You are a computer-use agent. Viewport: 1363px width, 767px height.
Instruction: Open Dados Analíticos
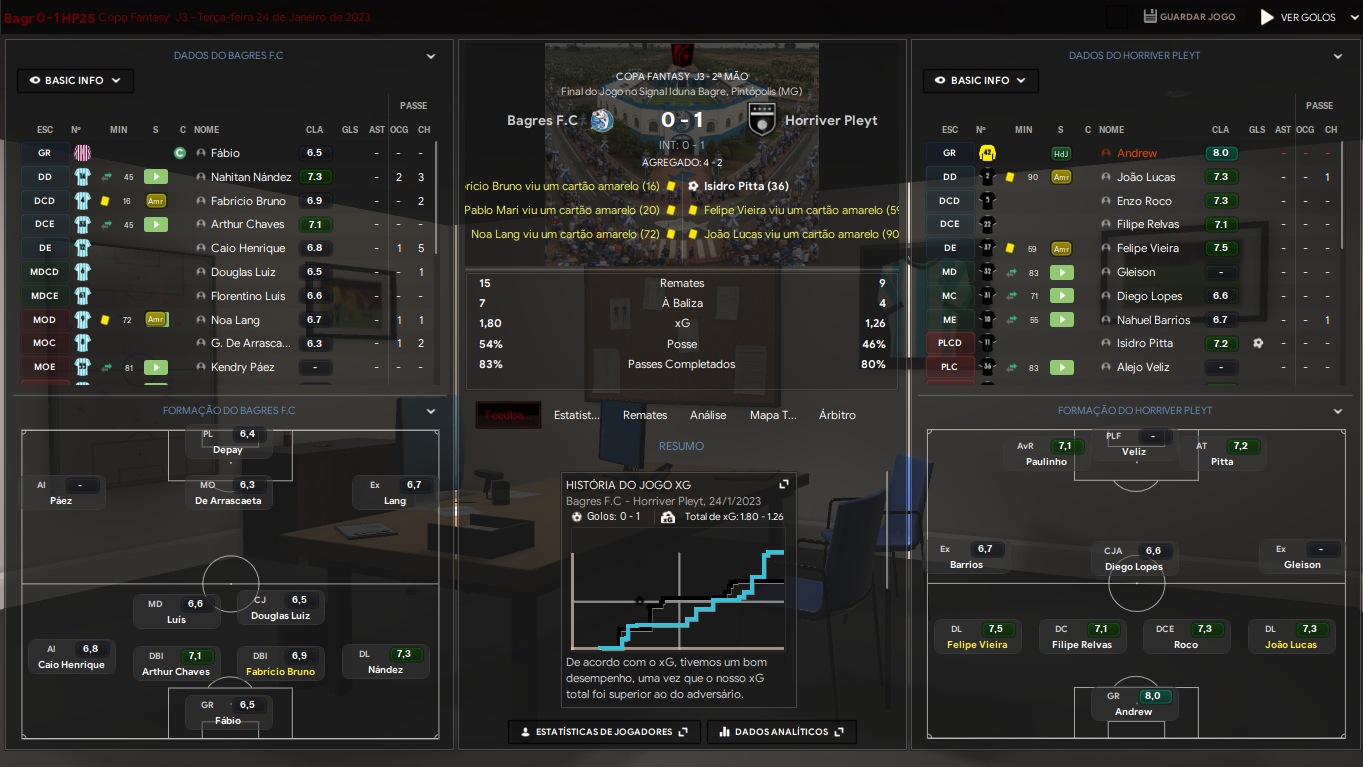(781, 732)
